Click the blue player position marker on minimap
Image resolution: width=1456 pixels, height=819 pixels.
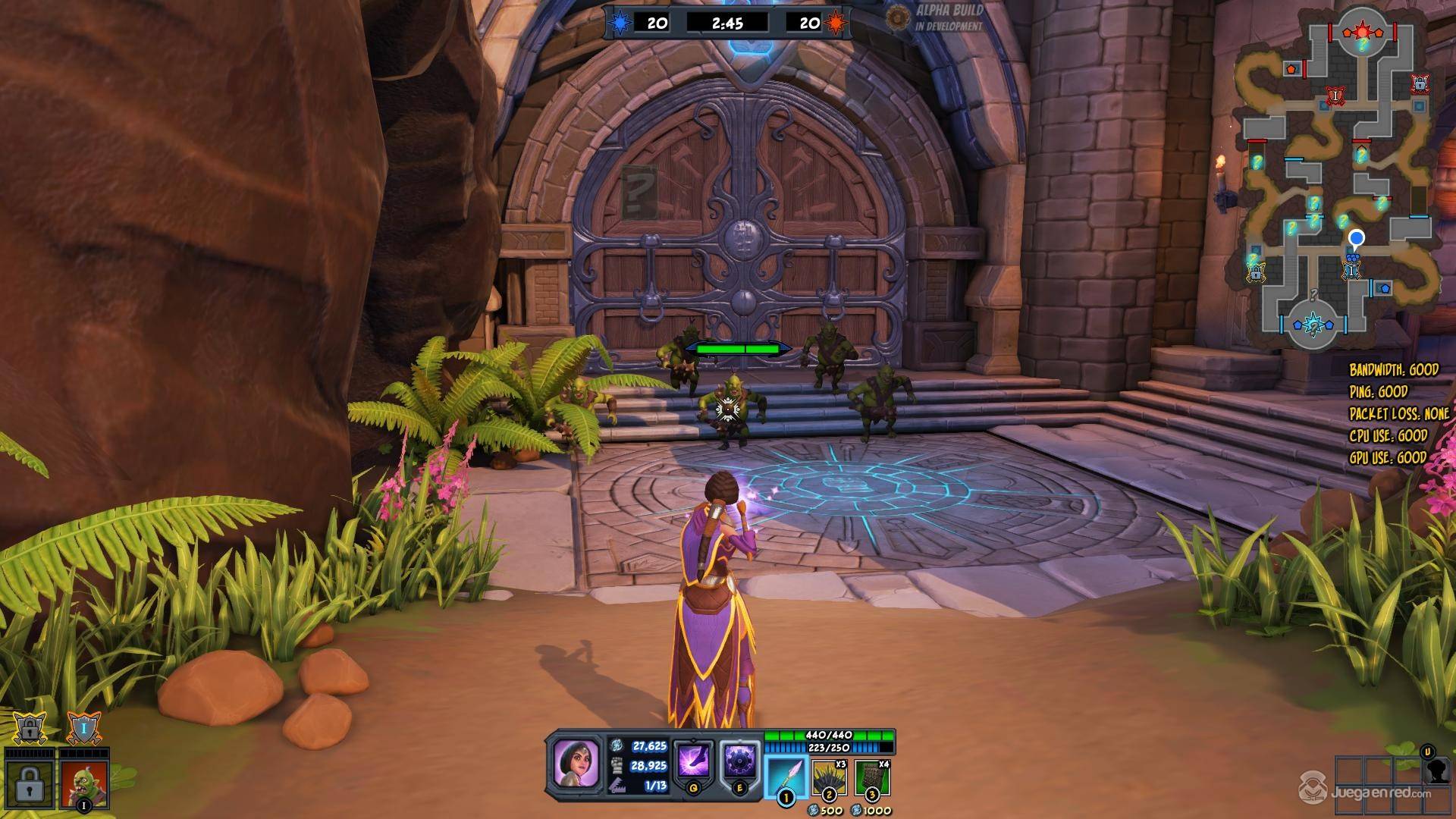1357,239
